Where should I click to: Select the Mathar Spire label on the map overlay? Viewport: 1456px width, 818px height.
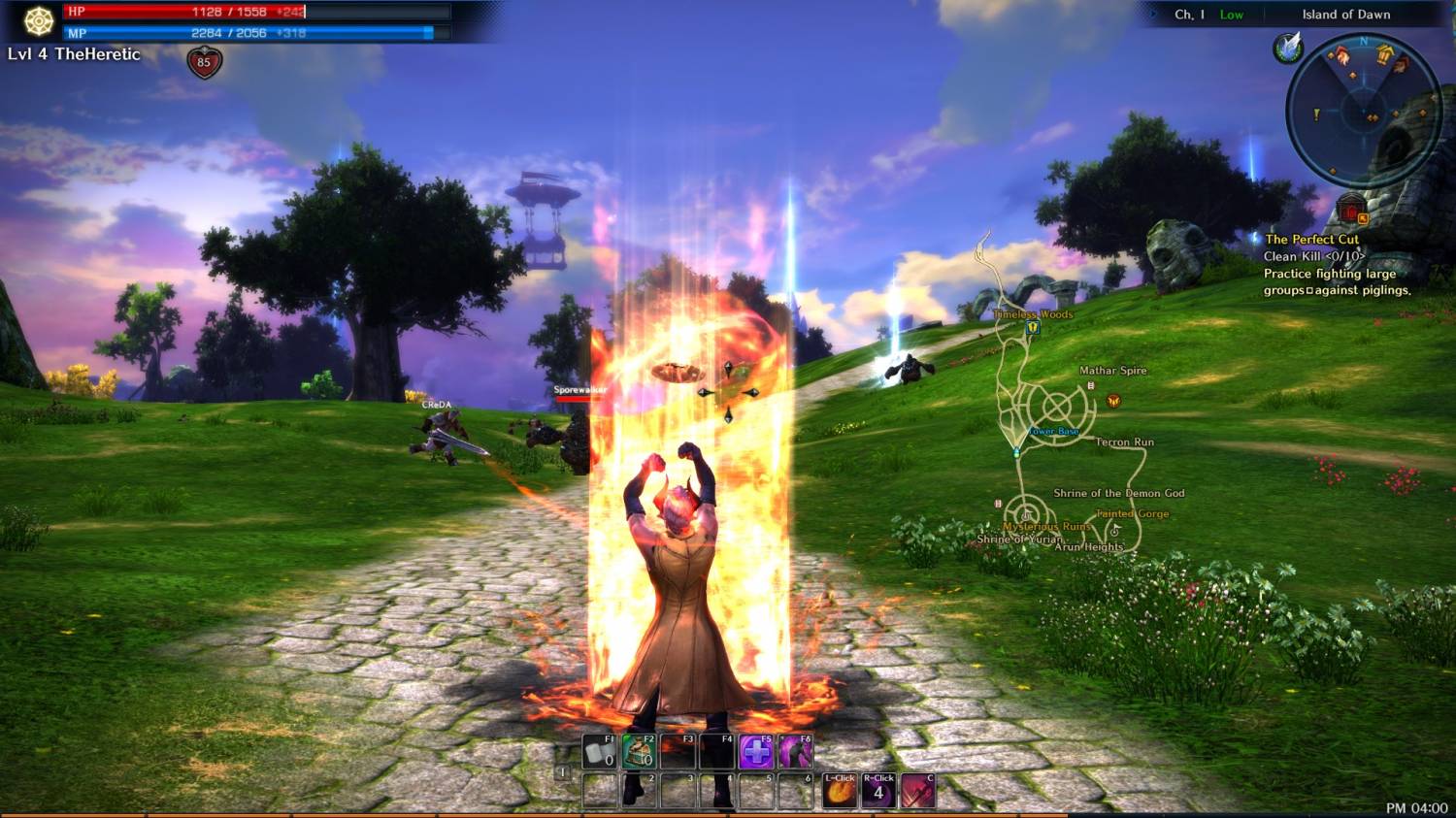coord(1112,371)
